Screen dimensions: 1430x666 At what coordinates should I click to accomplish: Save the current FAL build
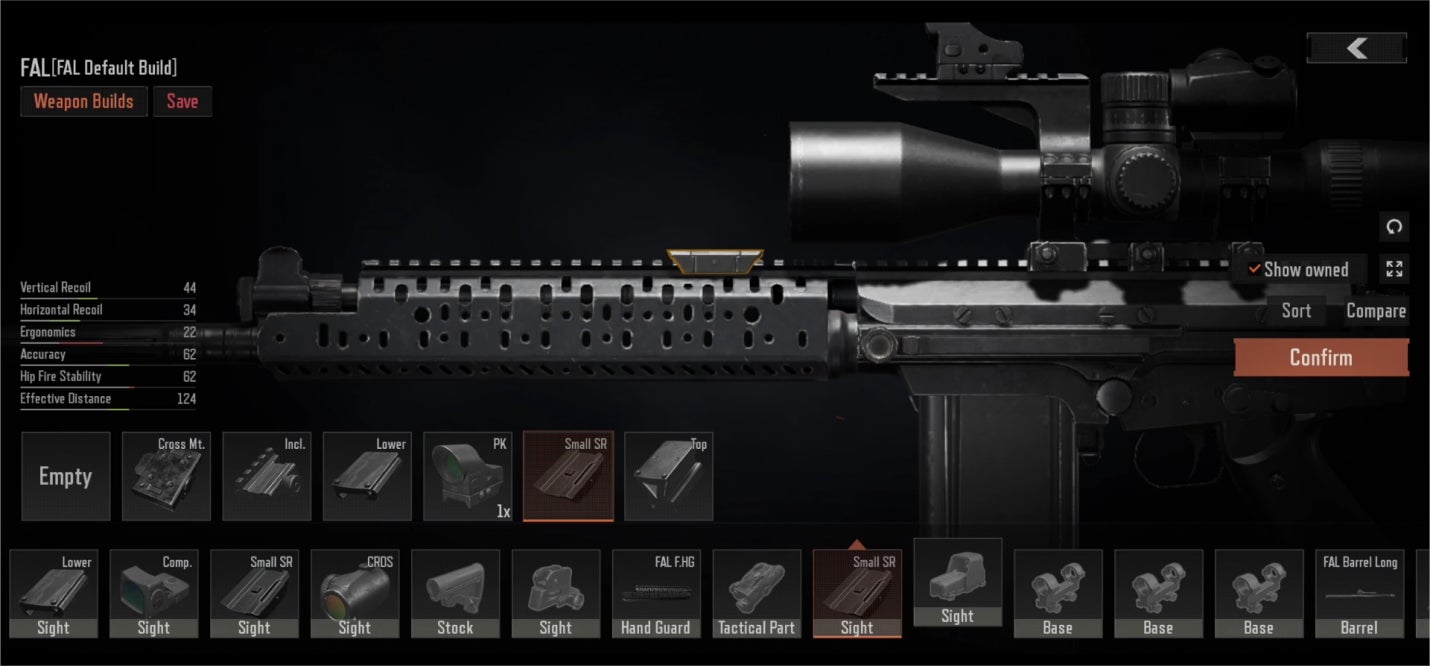[x=182, y=101]
